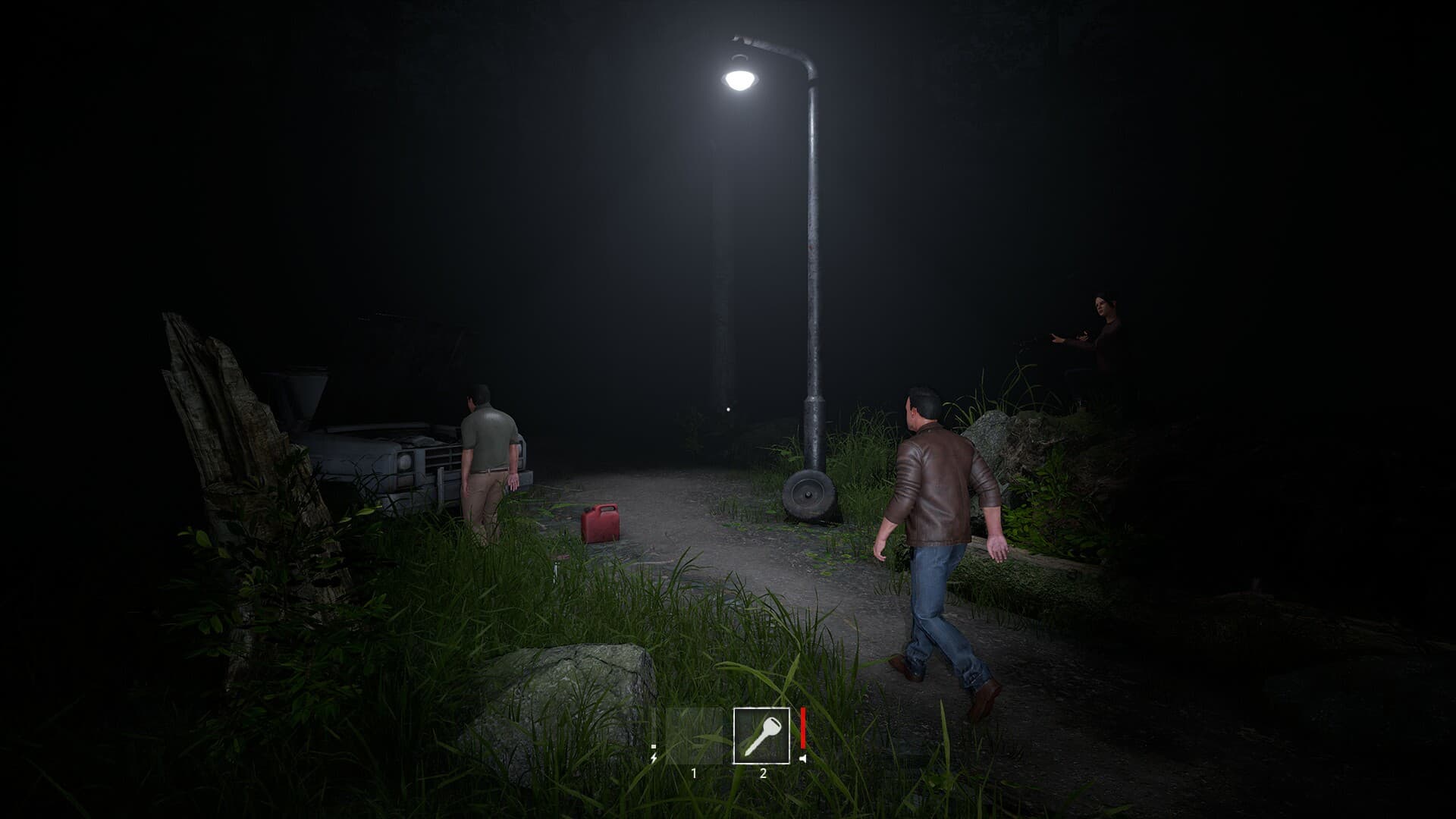Click the small battery indicator above the lightning icon
1456x819 pixels.
point(654,746)
